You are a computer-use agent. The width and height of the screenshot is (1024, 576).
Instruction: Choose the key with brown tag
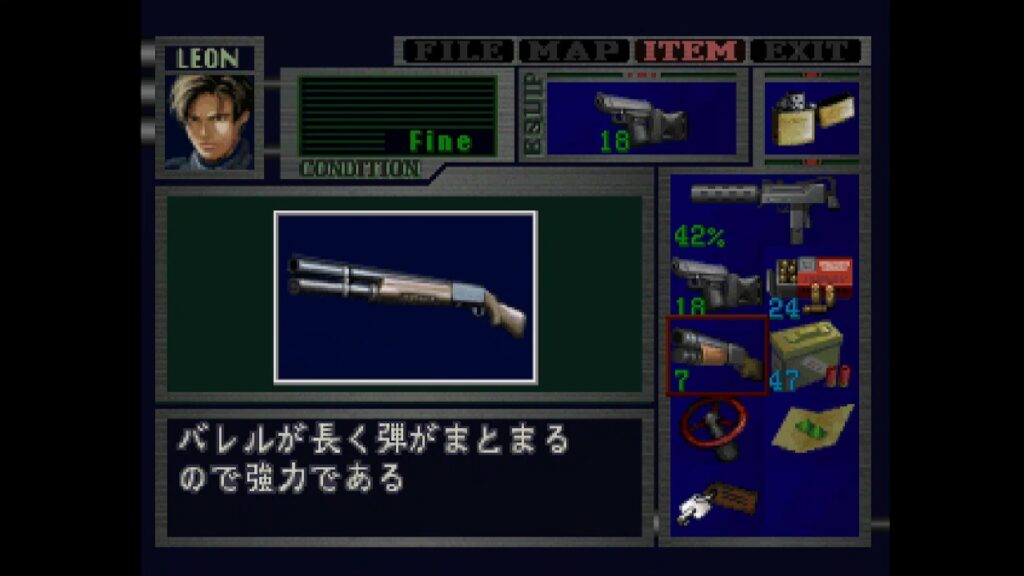718,500
